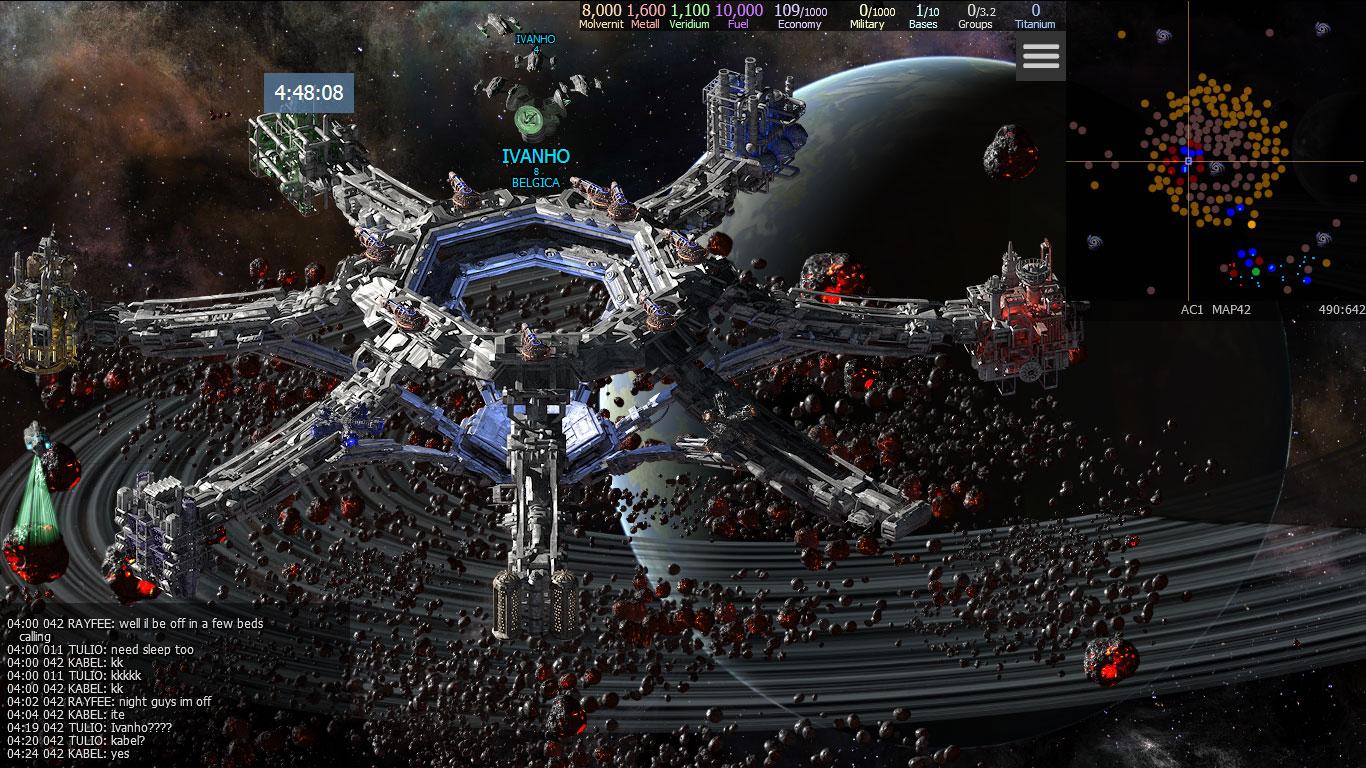Open the hamburger main menu
This screenshot has width=1366, height=768.
click(x=1040, y=57)
